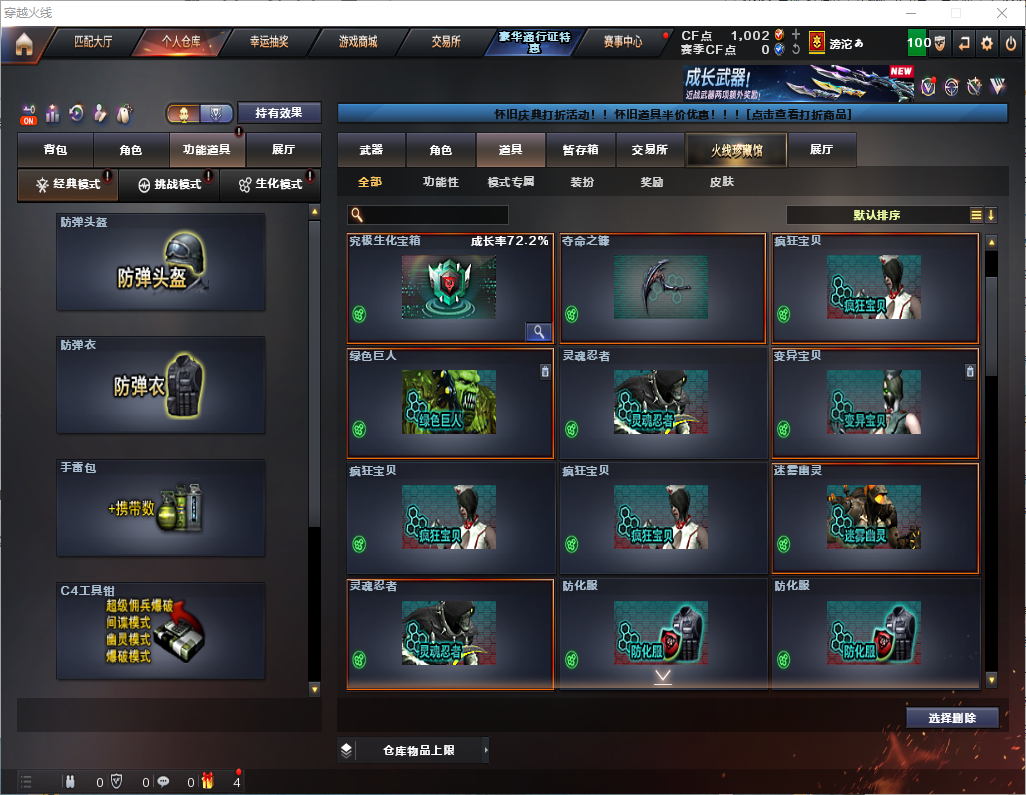Viewport: 1026px width, 795px height.
Task: Click the 选择删除 button
Action: 952,718
